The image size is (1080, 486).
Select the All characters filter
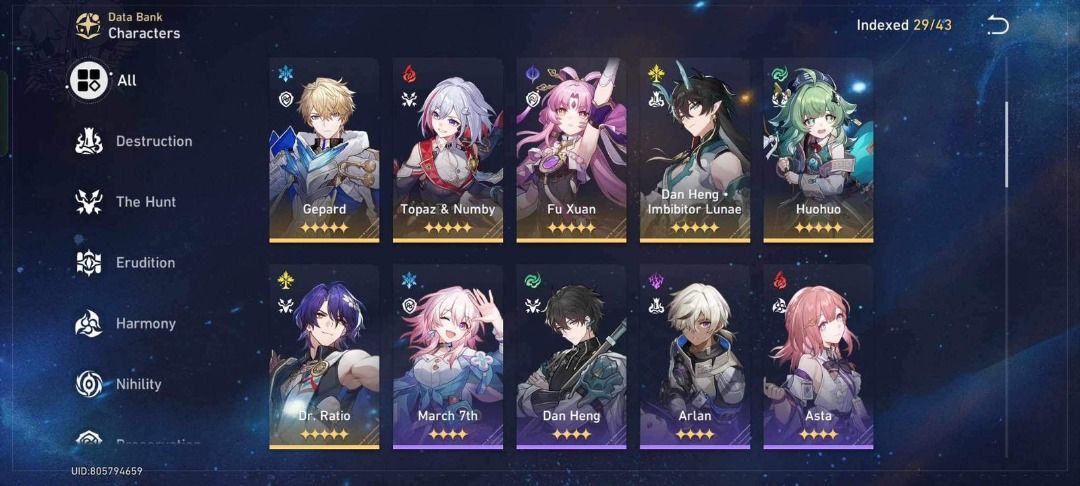coord(103,80)
